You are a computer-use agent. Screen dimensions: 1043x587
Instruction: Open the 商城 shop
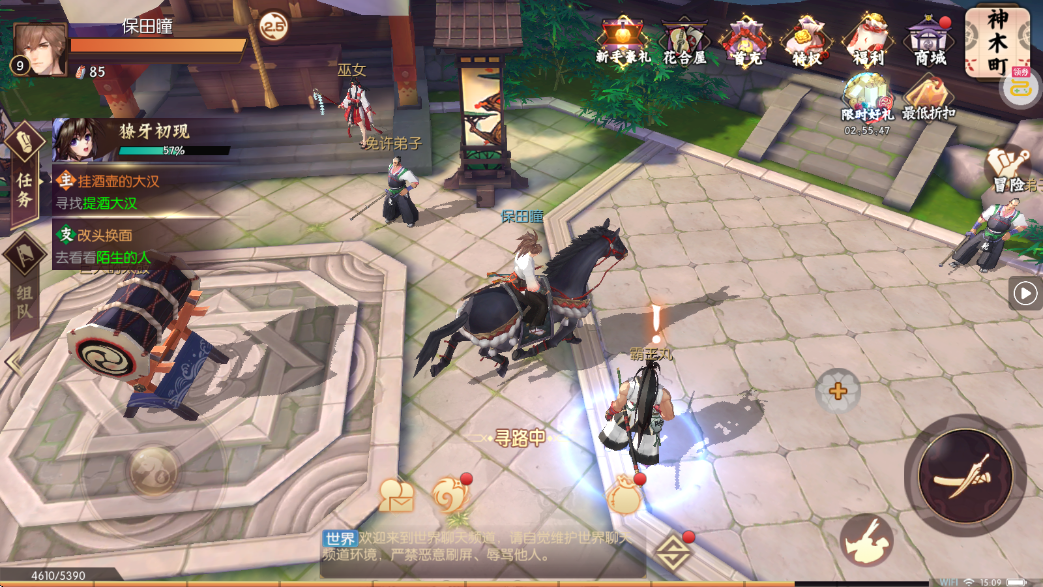pyautogui.click(x=928, y=39)
